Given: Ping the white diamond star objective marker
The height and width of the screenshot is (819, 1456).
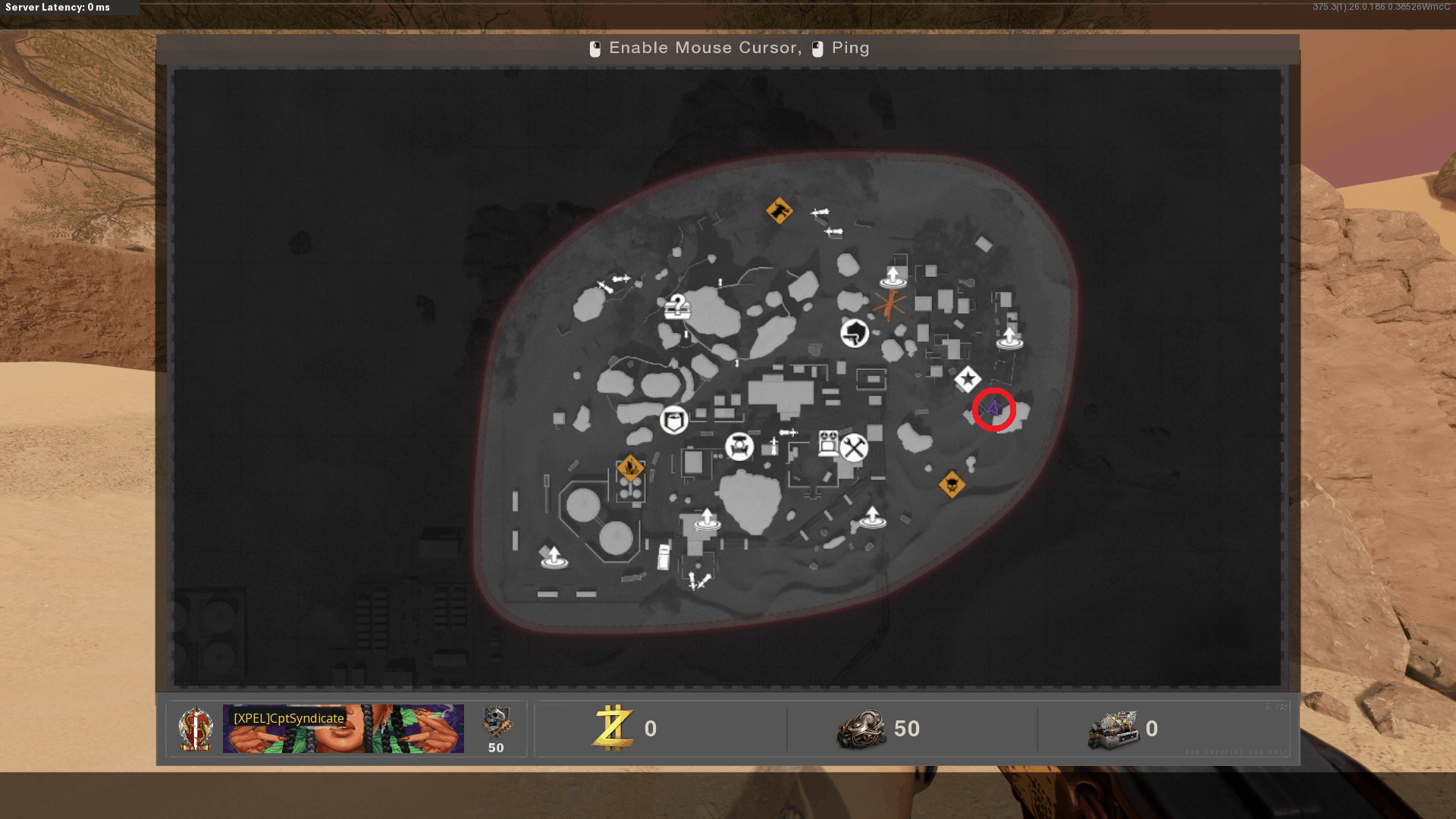Looking at the screenshot, I should coord(968,379).
